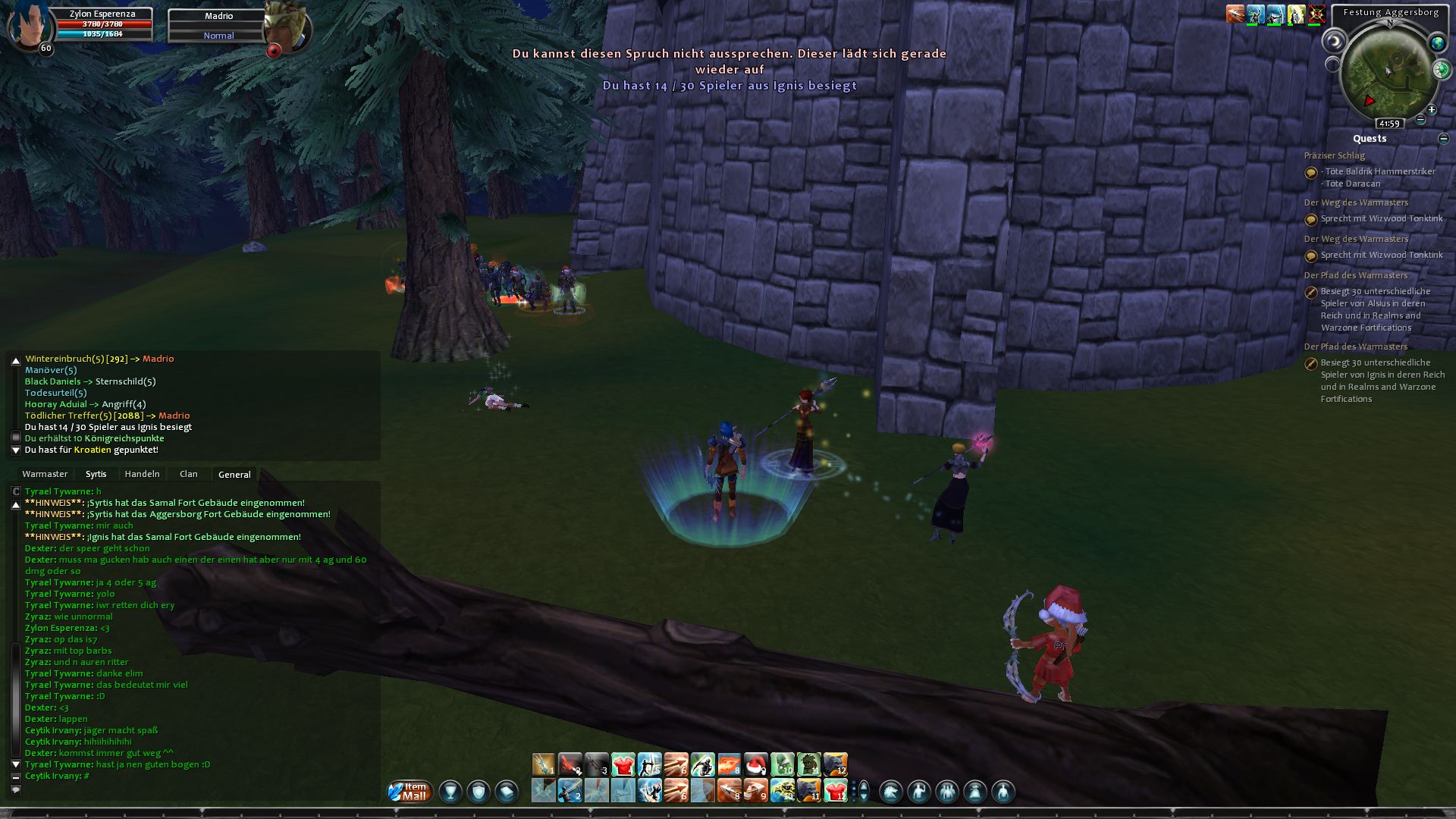The width and height of the screenshot is (1456, 819).
Task: Click Zylon Esperenza's player portrait
Action: point(30,24)
